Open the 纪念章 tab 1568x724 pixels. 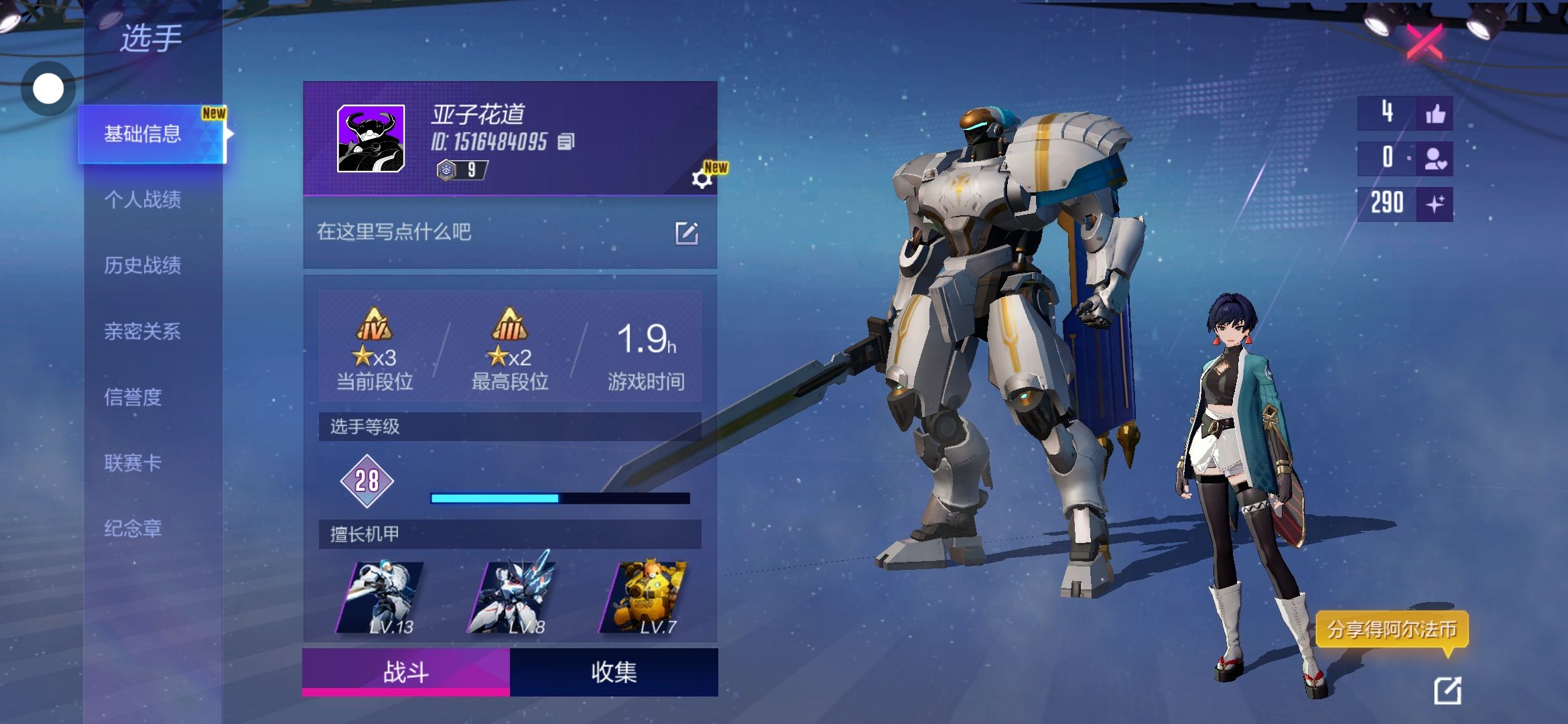pos(133,528)
